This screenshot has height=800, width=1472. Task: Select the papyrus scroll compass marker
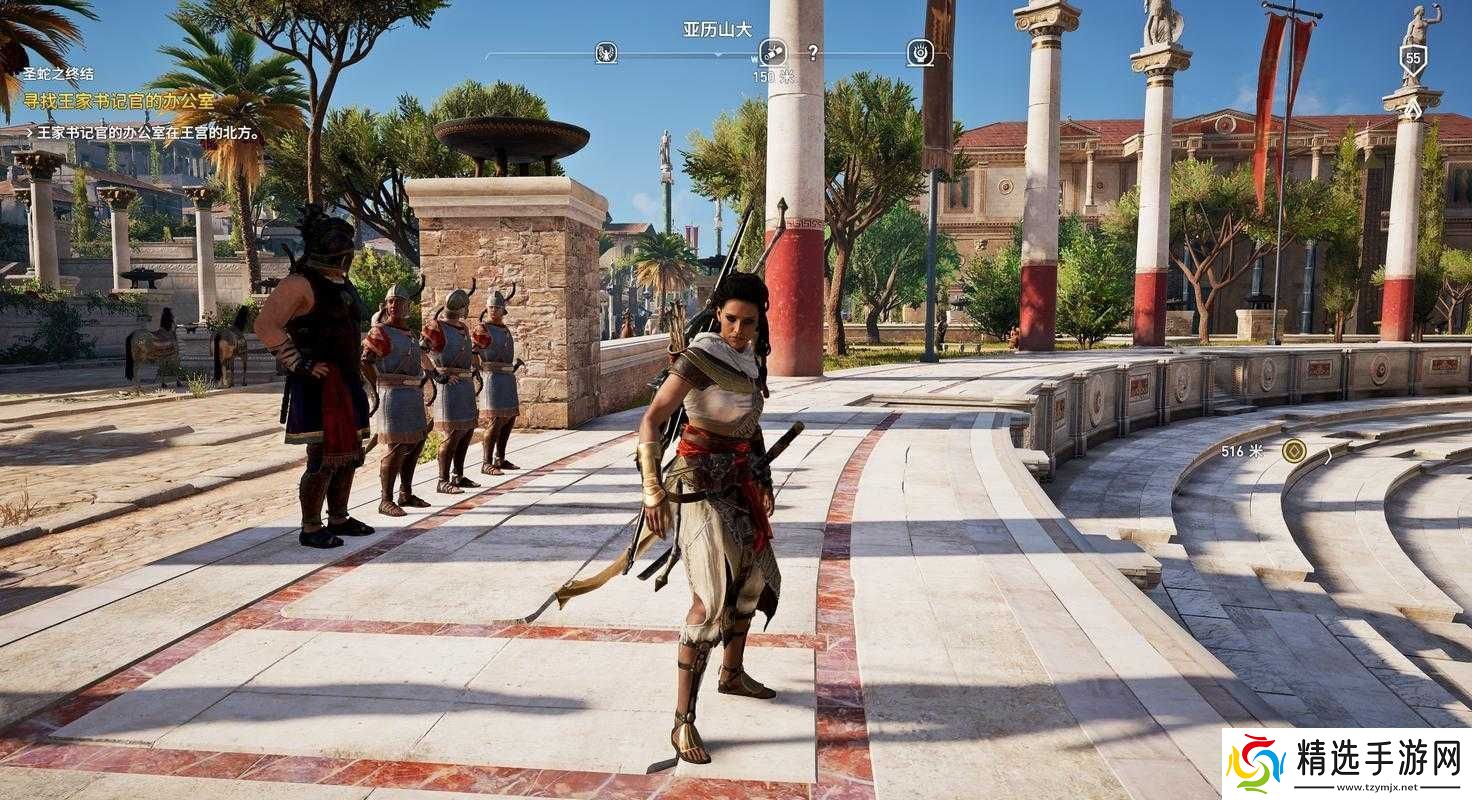[x=772, y=52]
